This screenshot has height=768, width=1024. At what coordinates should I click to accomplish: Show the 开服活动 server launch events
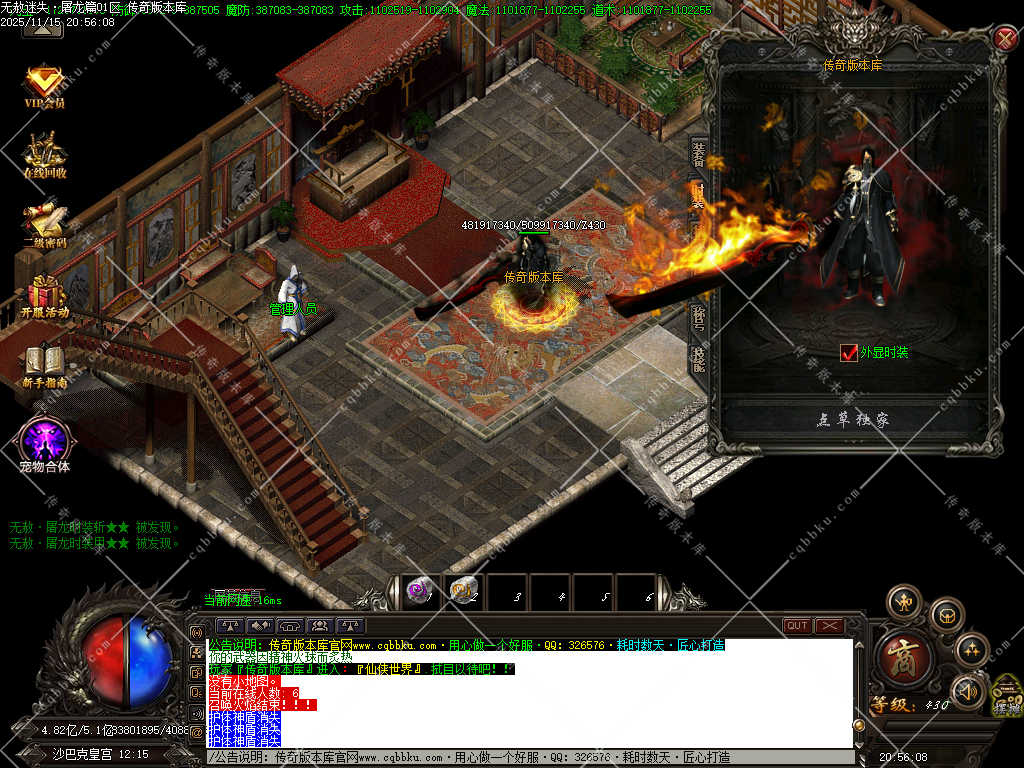(44, 295)
